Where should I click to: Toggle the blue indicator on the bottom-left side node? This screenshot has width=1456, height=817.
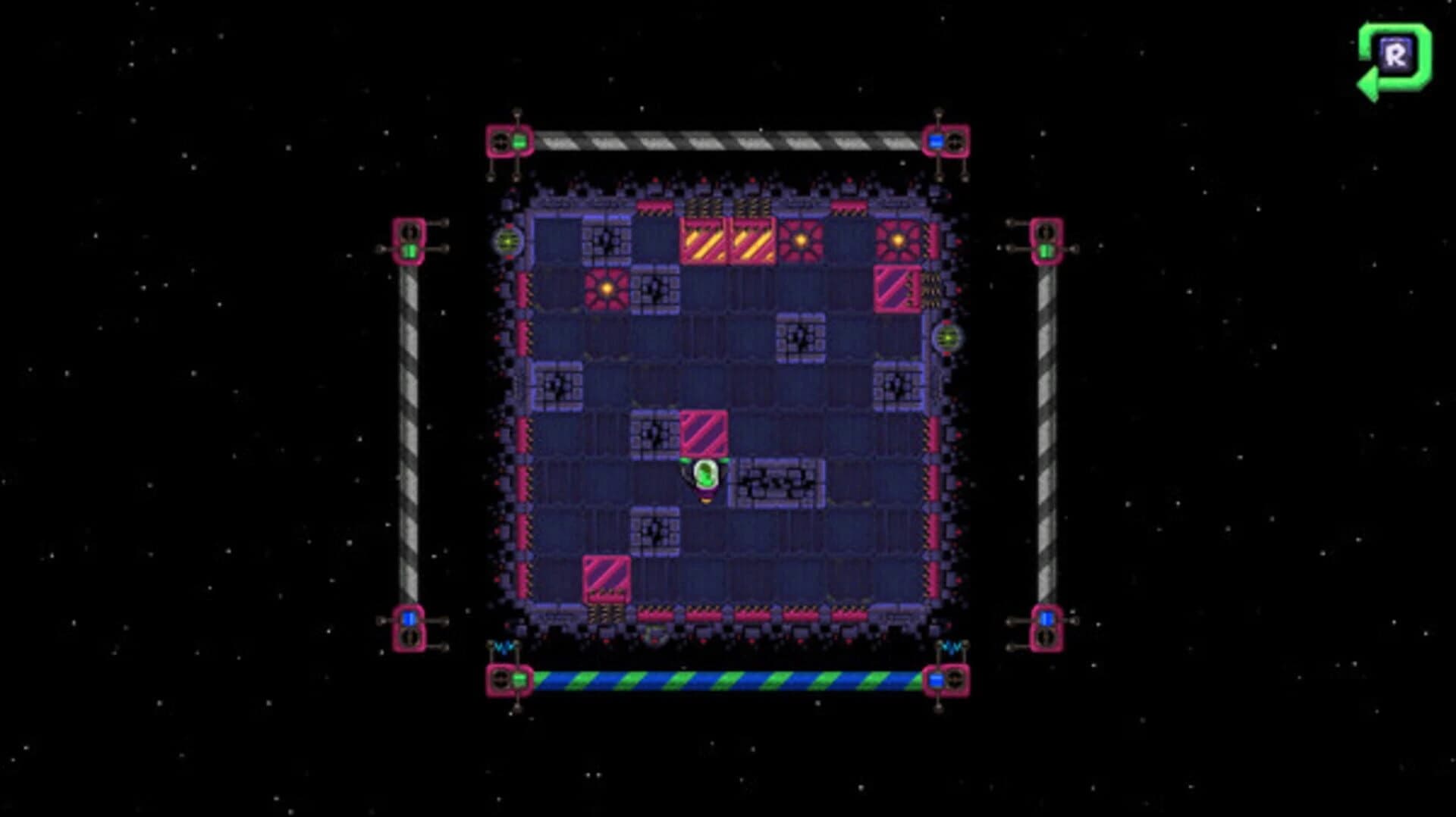pos(409,617)
